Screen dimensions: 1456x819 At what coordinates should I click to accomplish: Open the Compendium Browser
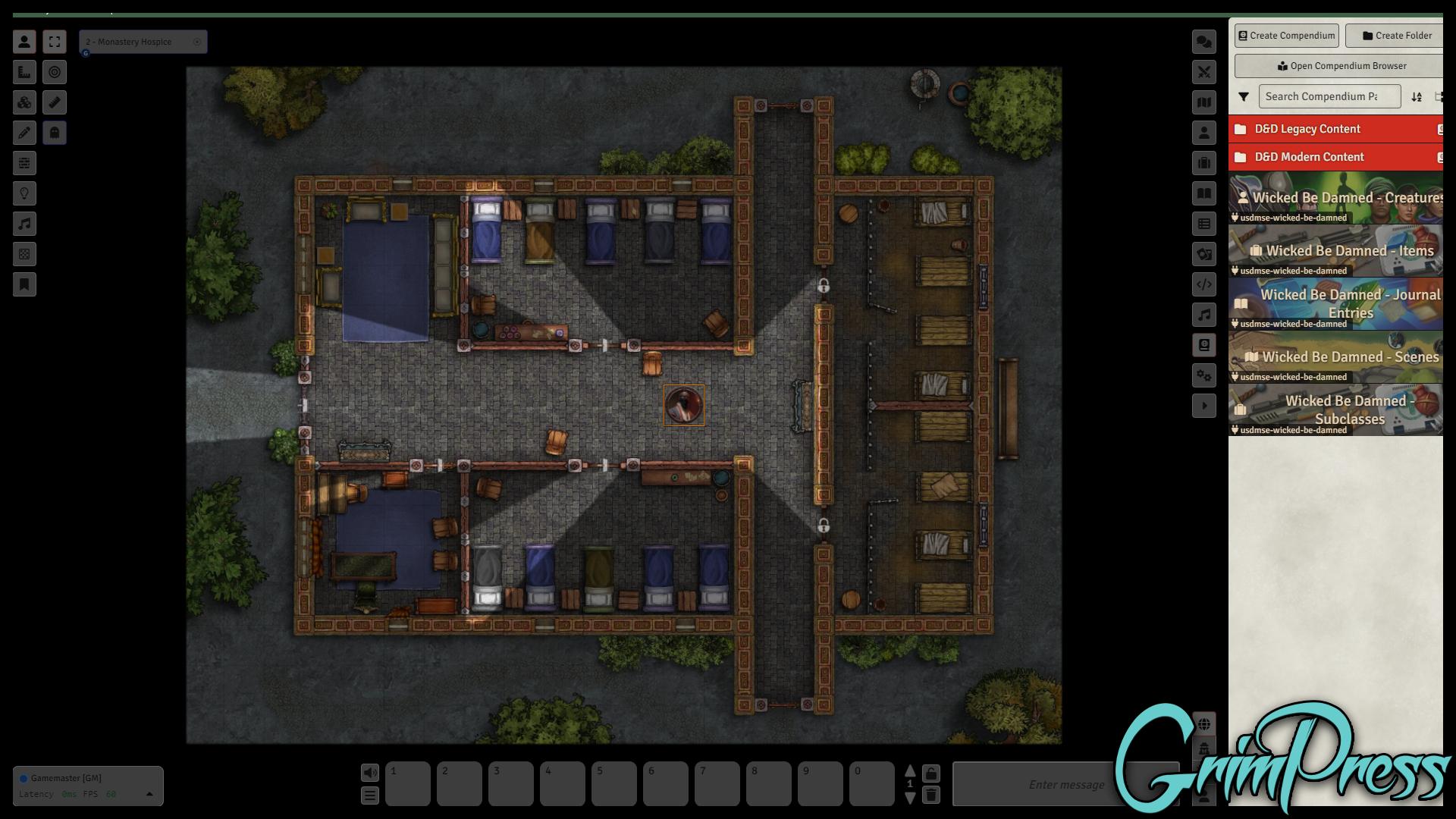click(x=1341, y=66)
